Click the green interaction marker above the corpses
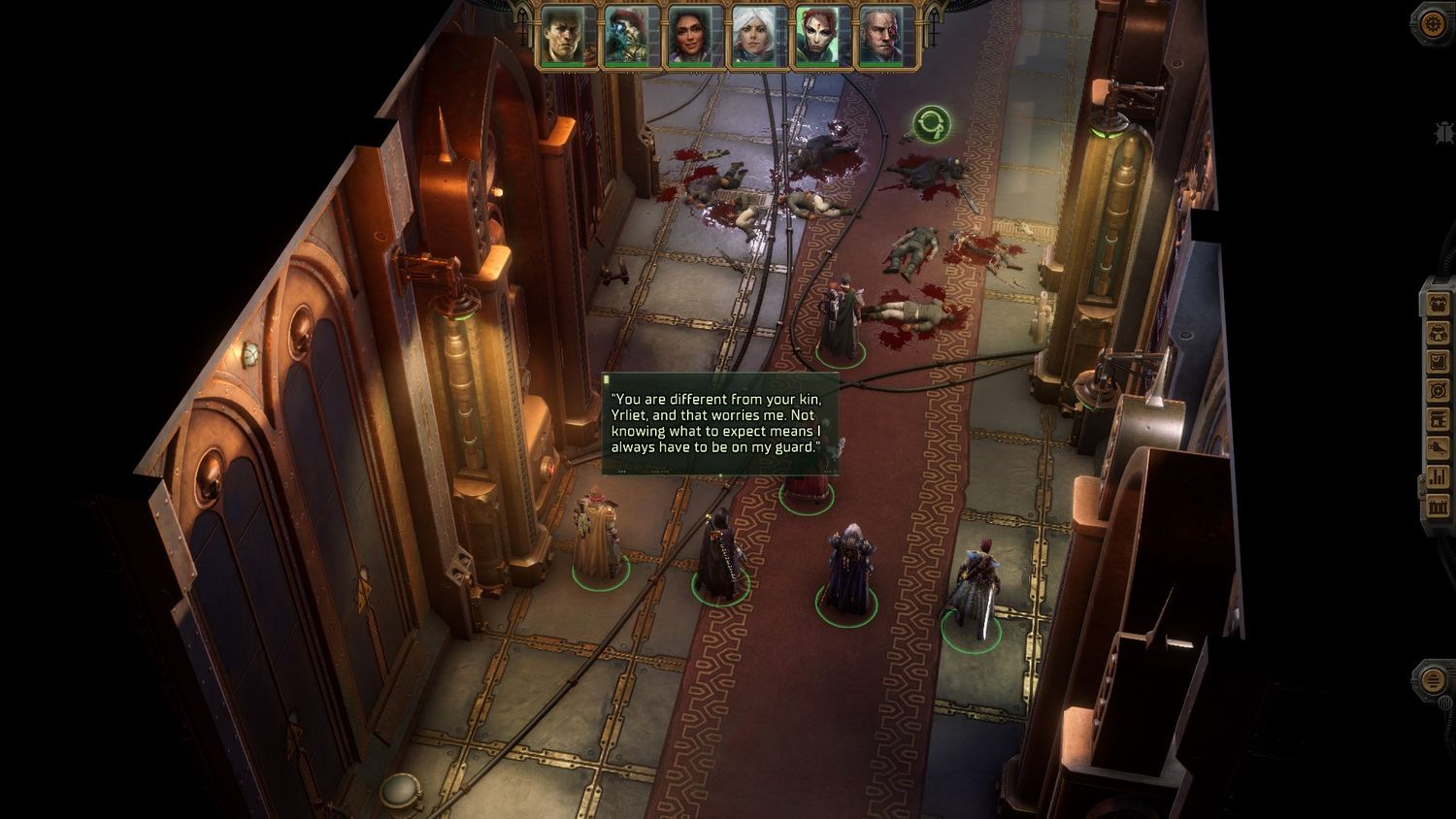Viewport: 1456px width, 819px height. [x=932, y=124]
